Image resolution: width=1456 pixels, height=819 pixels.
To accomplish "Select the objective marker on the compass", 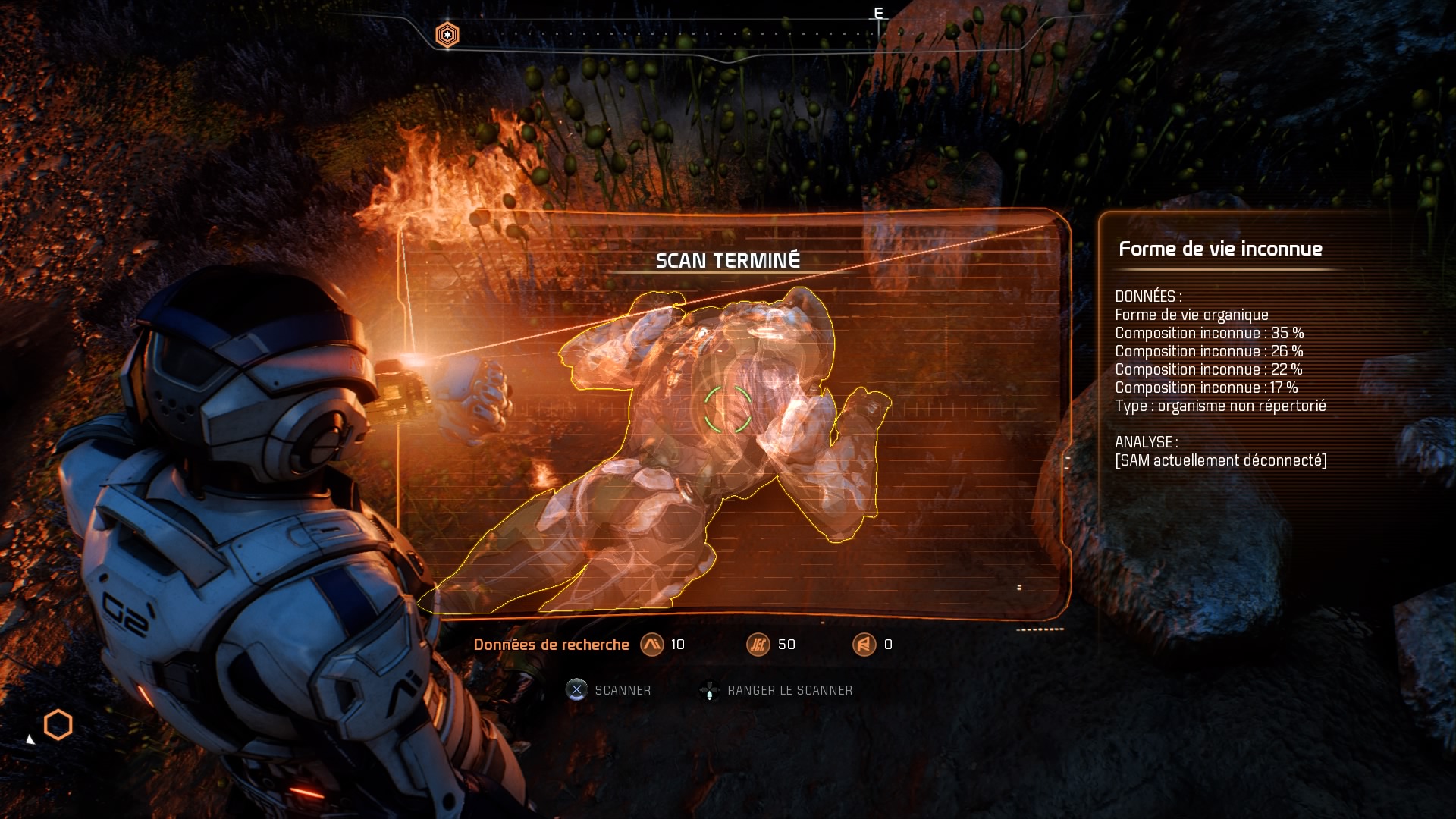I will (x=447, y=35).
